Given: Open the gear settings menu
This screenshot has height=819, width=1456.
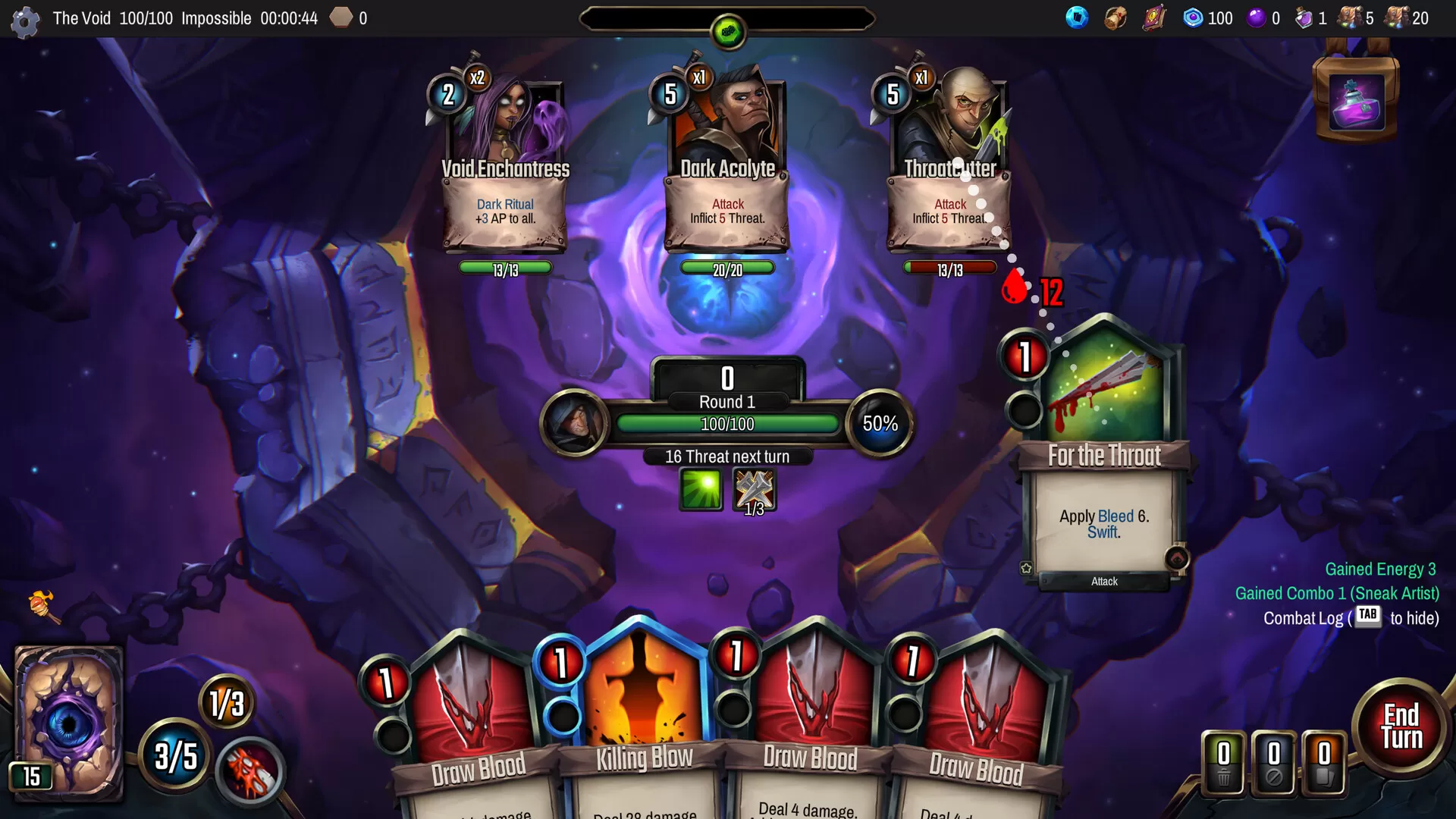Looking at the screenshot, I should coord(24,21).
